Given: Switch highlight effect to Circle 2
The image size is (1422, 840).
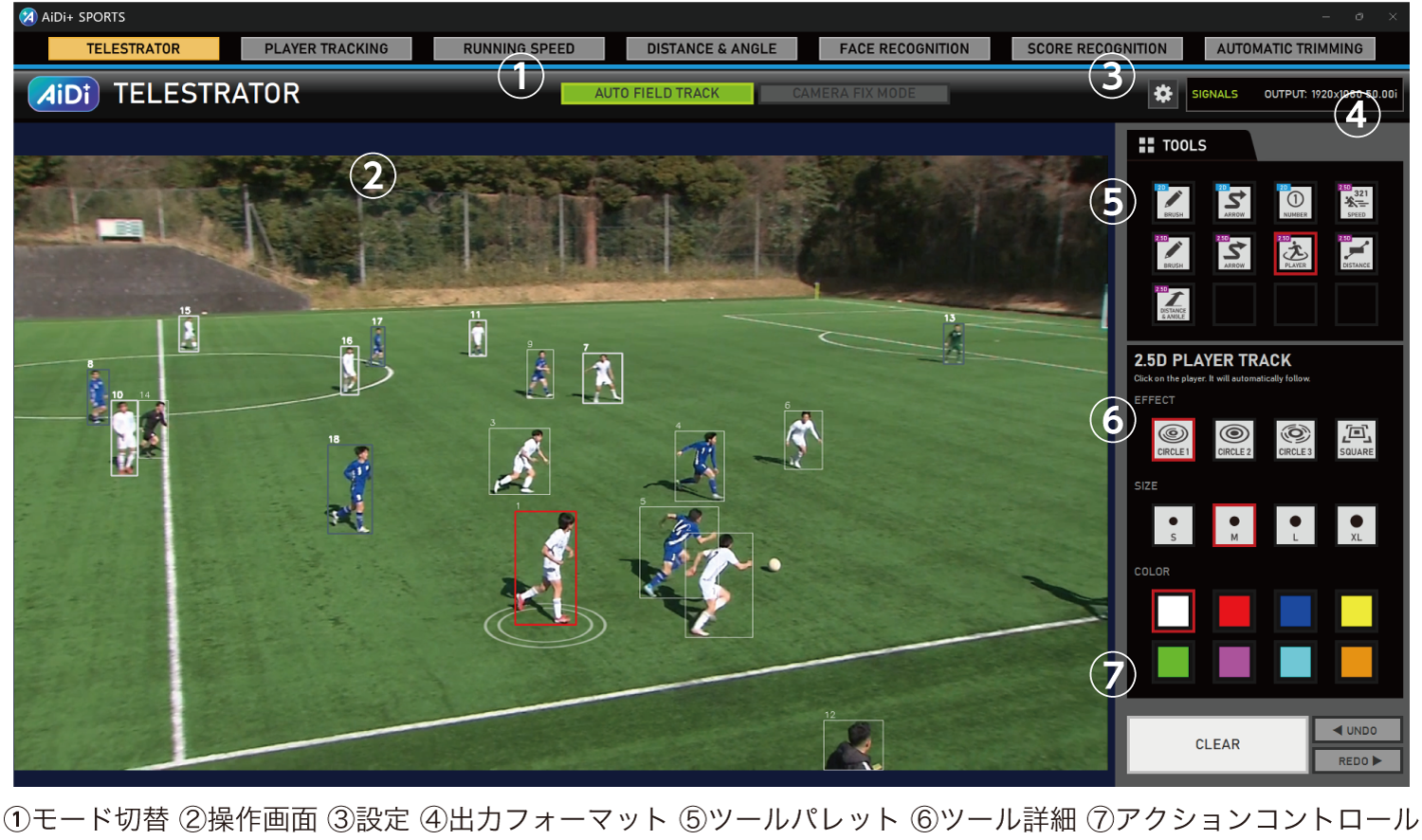Looking at the screenshot, I should click(x=1233, y=439).
